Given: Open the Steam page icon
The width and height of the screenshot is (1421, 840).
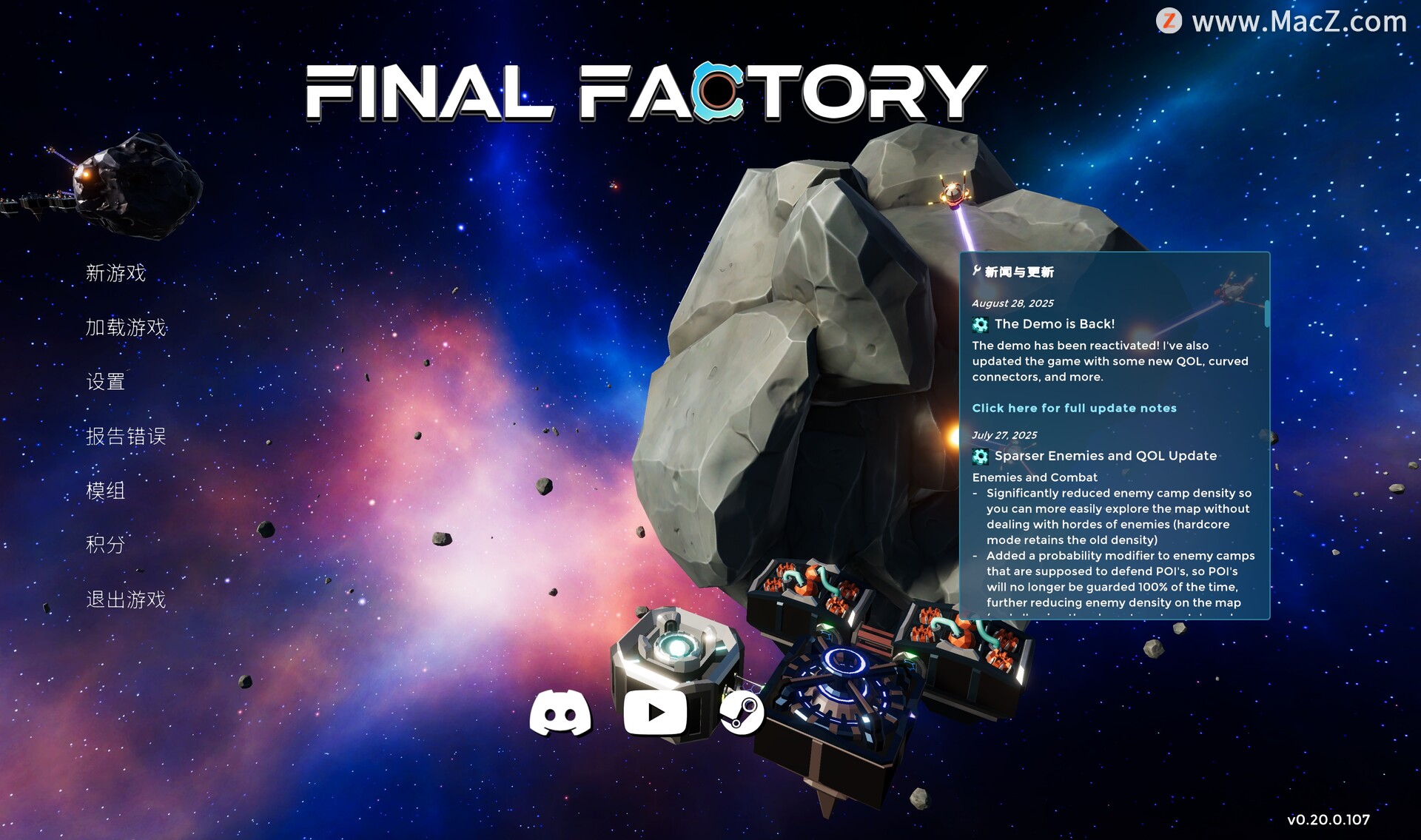Looking at the screenshot, I should [x=742, y=713].
